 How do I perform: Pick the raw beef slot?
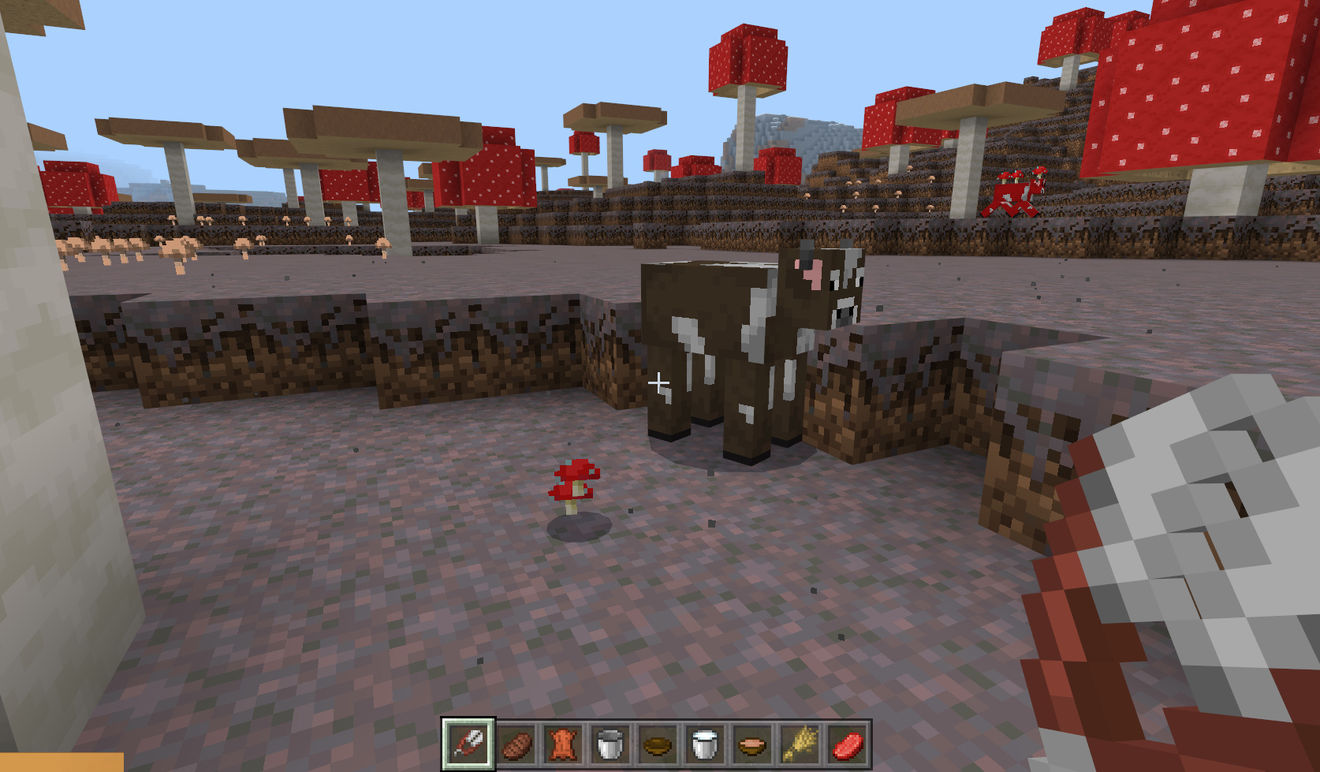[847, 744]
